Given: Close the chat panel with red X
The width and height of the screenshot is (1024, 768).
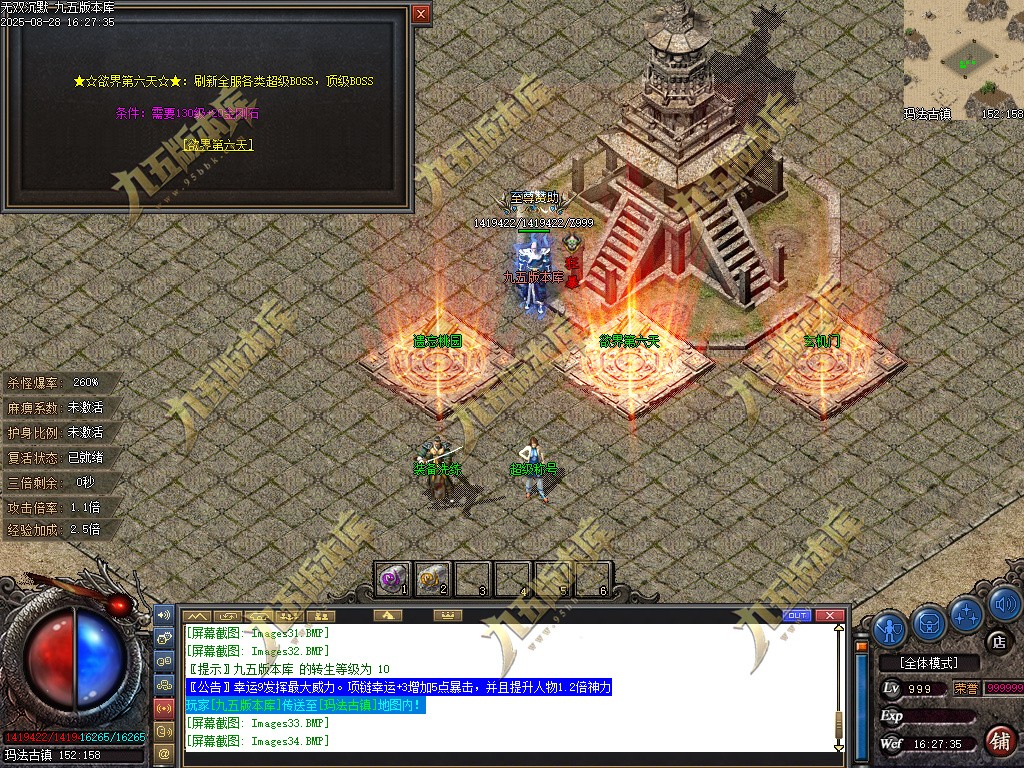Looking at the screenshot, I should [829, 615].
